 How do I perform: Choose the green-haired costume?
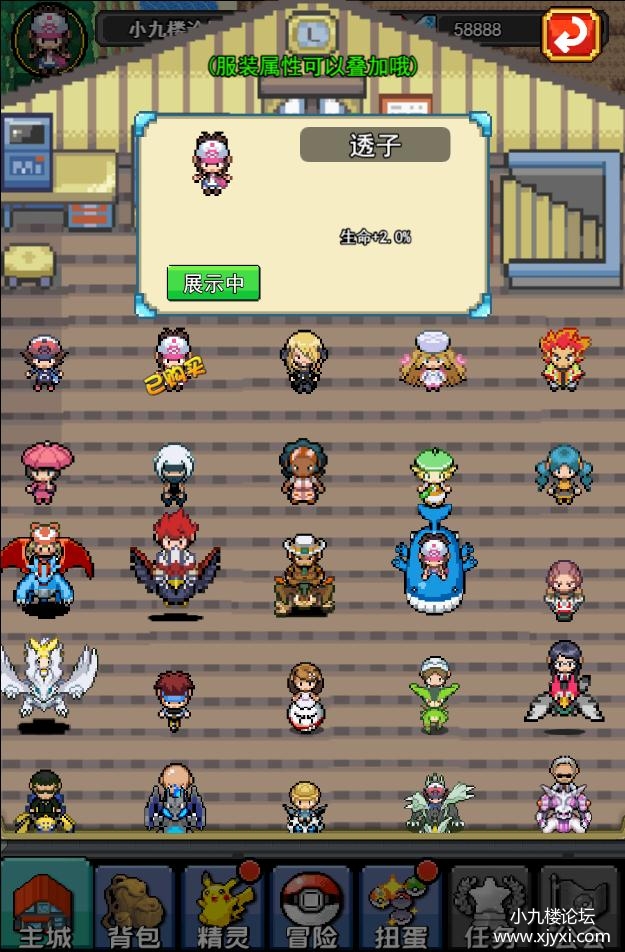click(434, 474)
